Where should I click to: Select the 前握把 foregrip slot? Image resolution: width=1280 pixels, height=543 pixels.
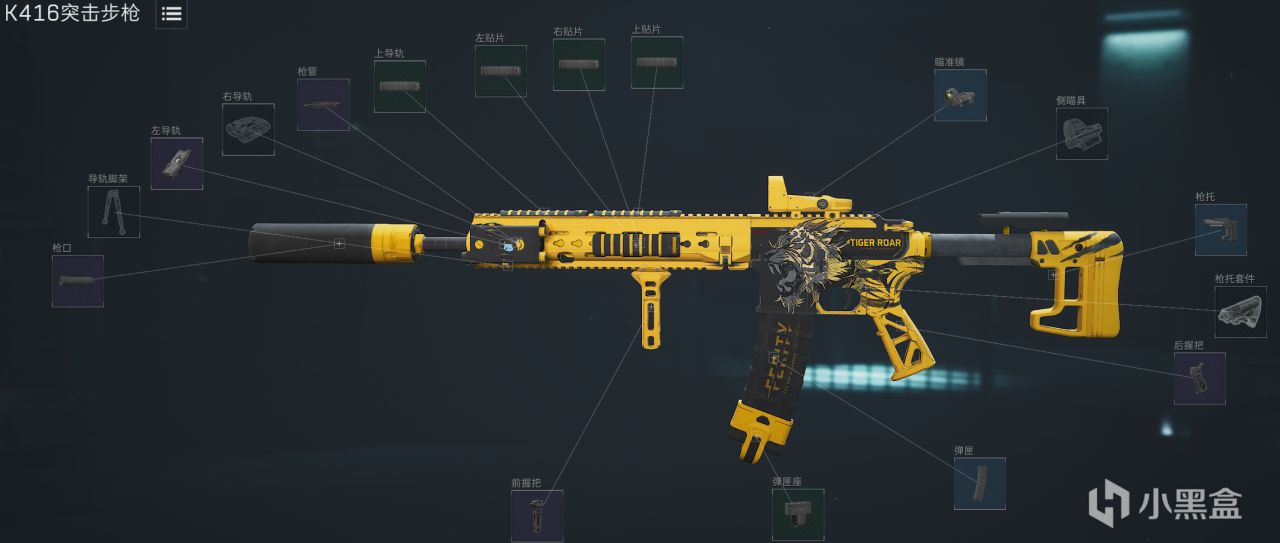(x=537, y=515)
